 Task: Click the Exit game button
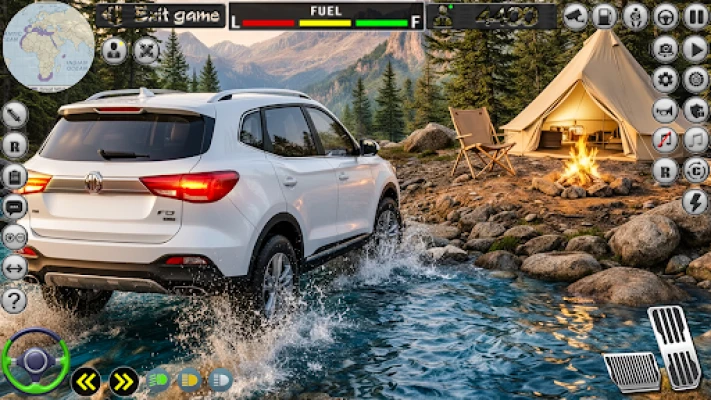coord(160,16)
